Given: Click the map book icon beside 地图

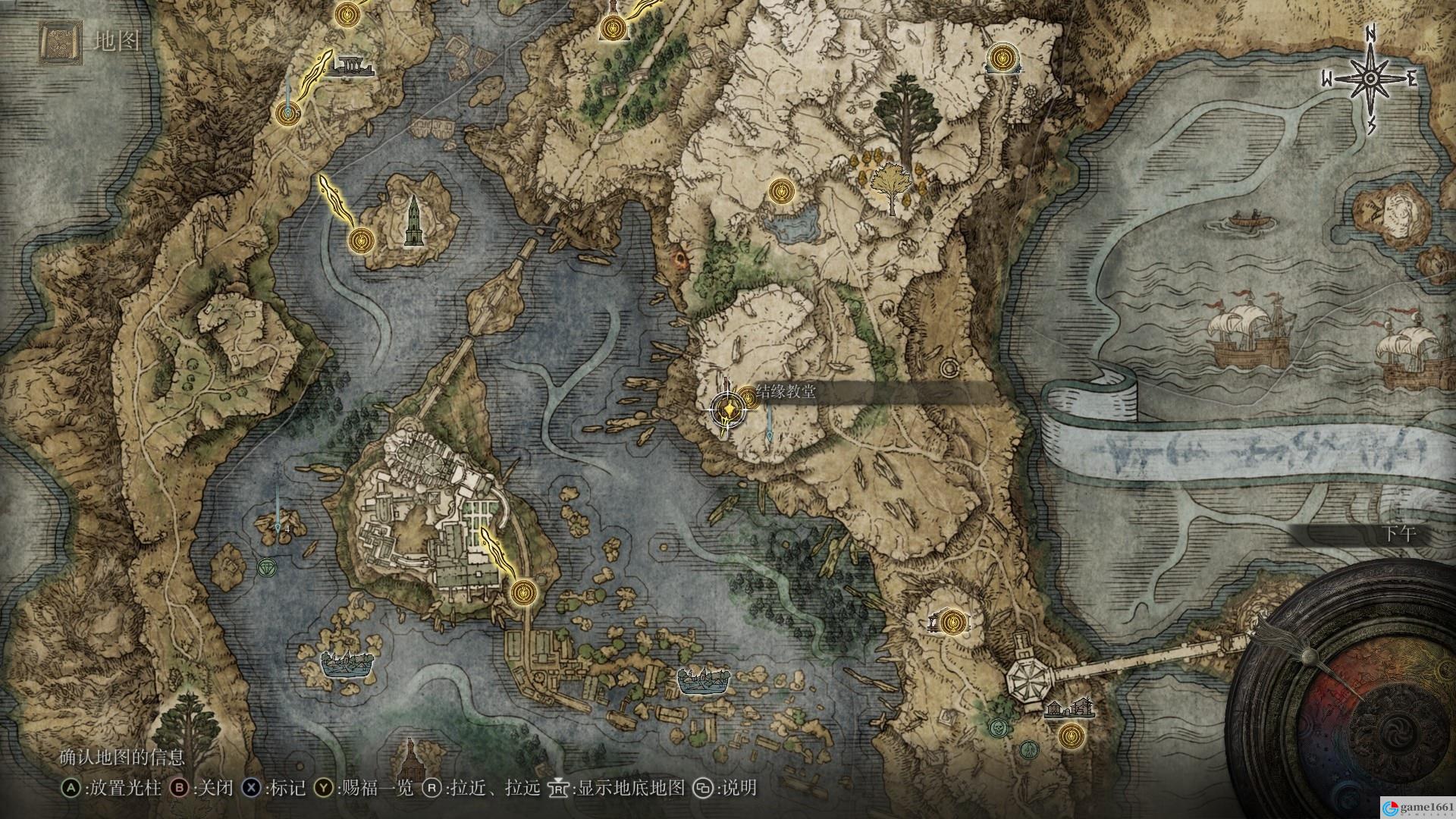Looking at the screenshot, I should 60,41.
